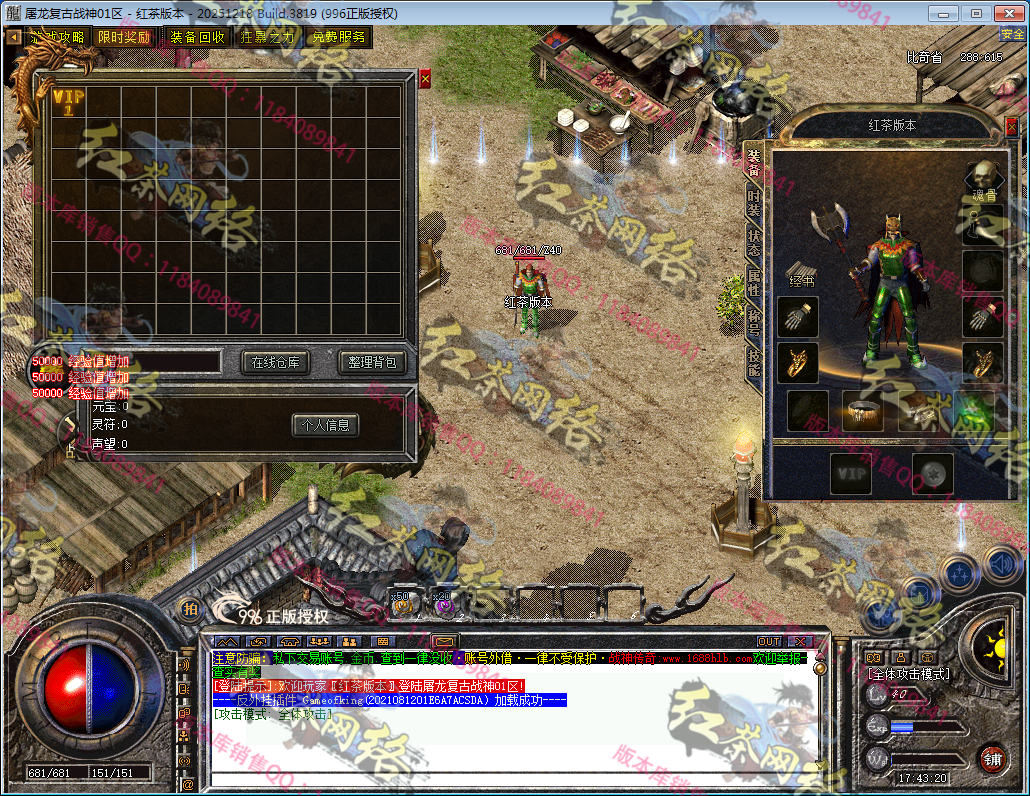Screen dimensions: 1030x796
Task: Close the character equipment panel
Action: pos(1011,125)
